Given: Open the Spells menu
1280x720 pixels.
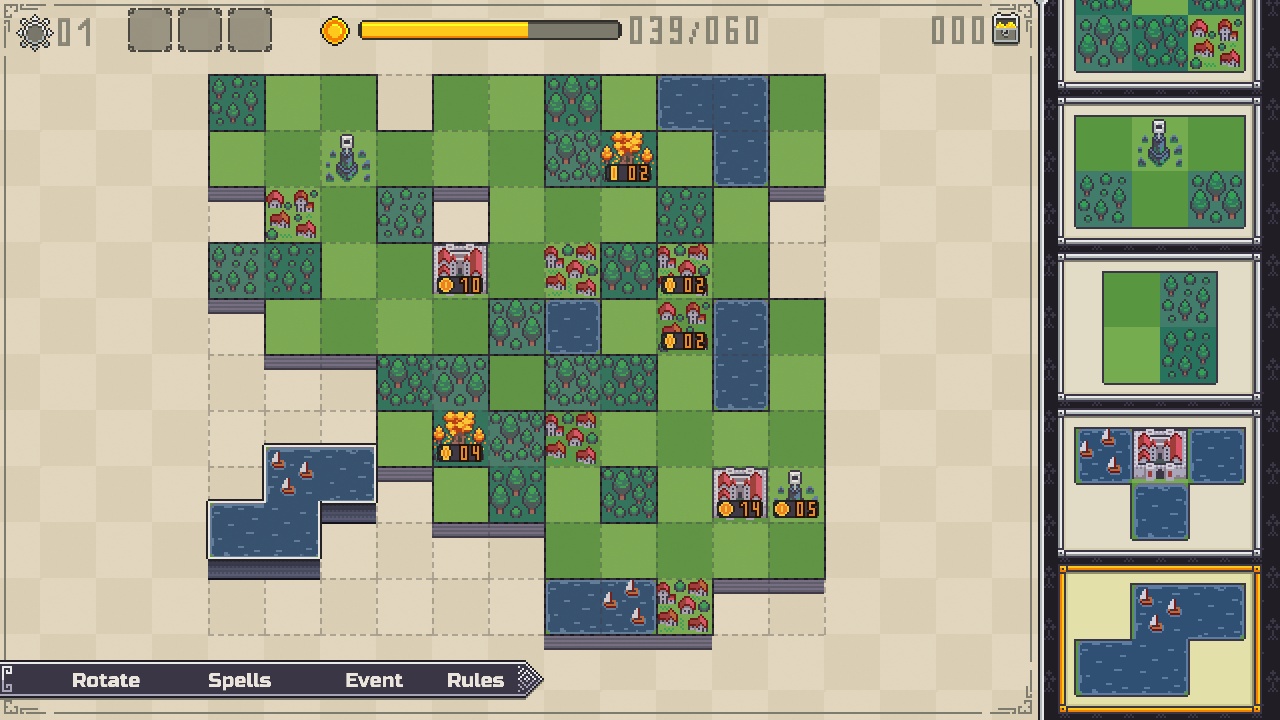Looking at the screenshot, I should (239, 680).
